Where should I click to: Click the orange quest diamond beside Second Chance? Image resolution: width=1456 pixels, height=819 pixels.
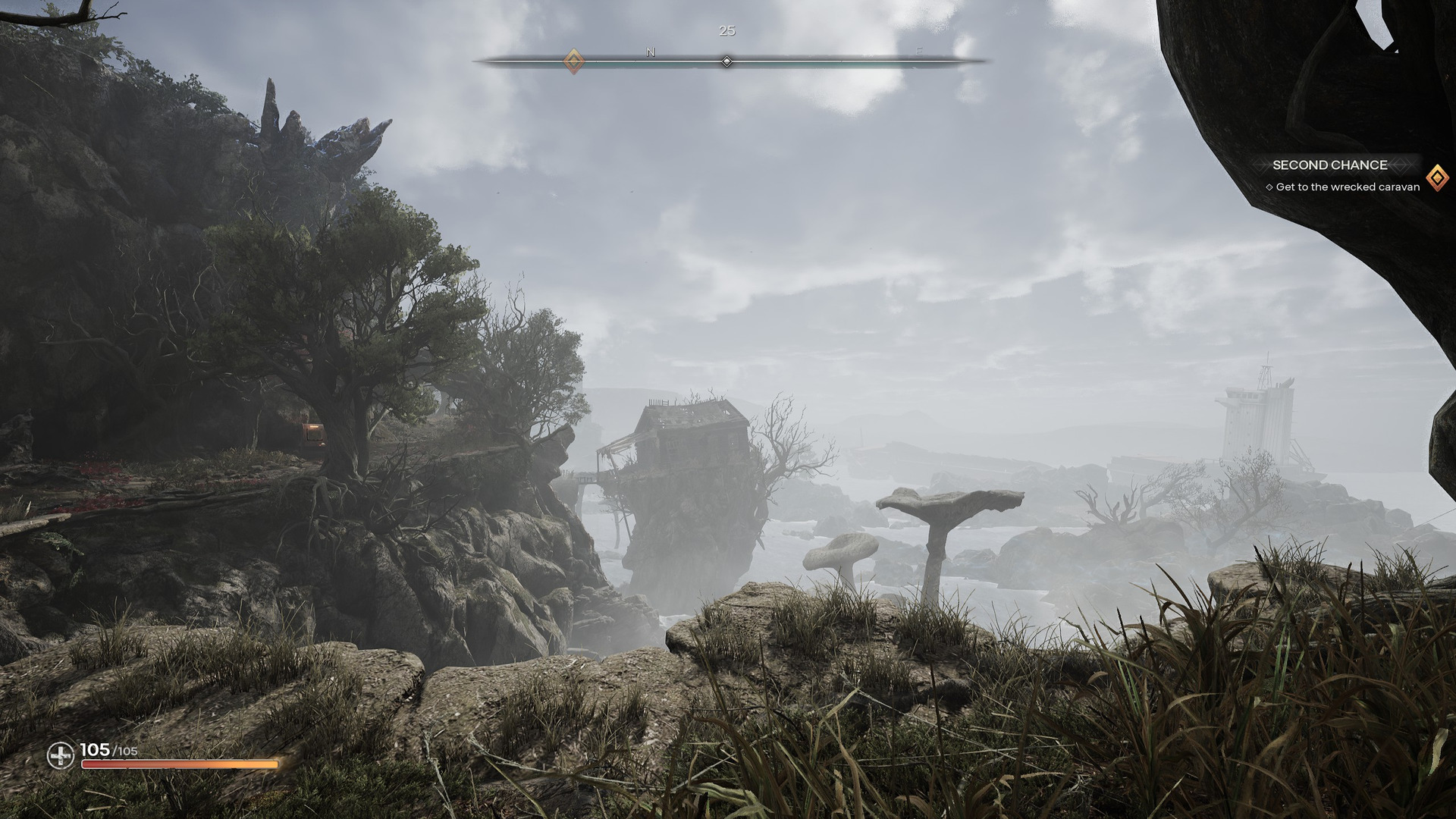[1436, 178]
